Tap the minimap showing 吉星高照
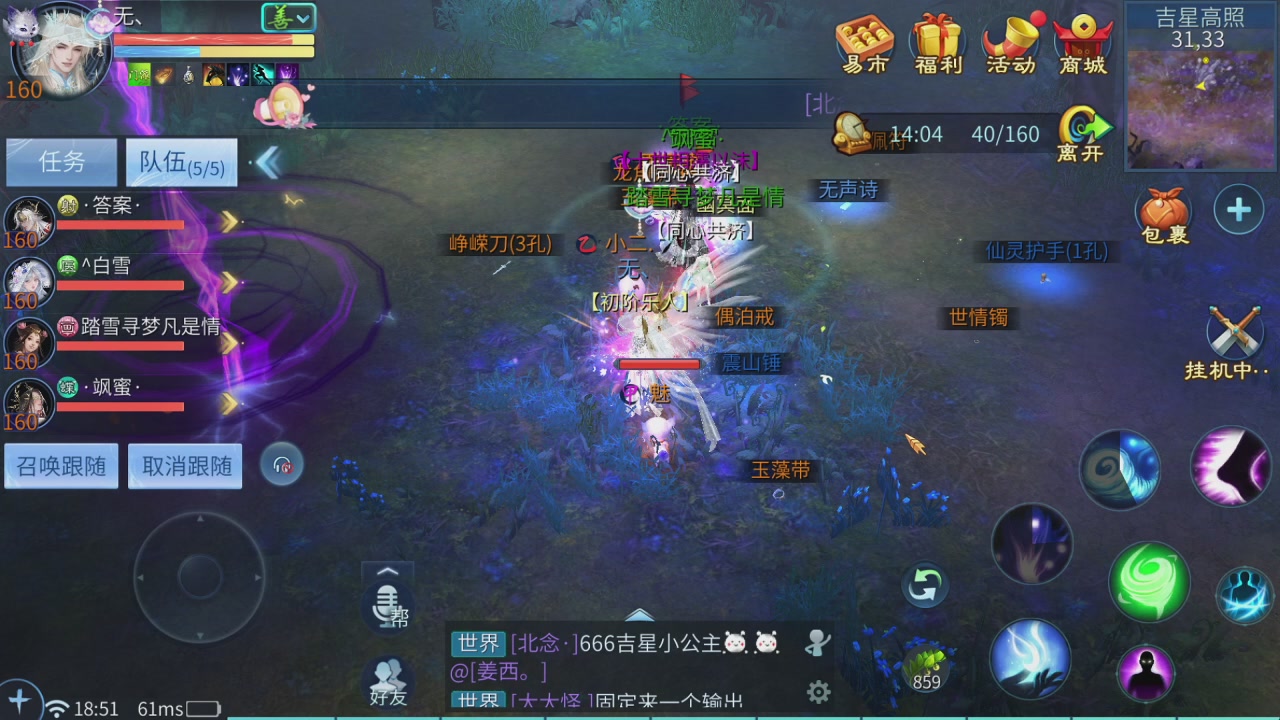1280x720 pixels. [1200, 100]
